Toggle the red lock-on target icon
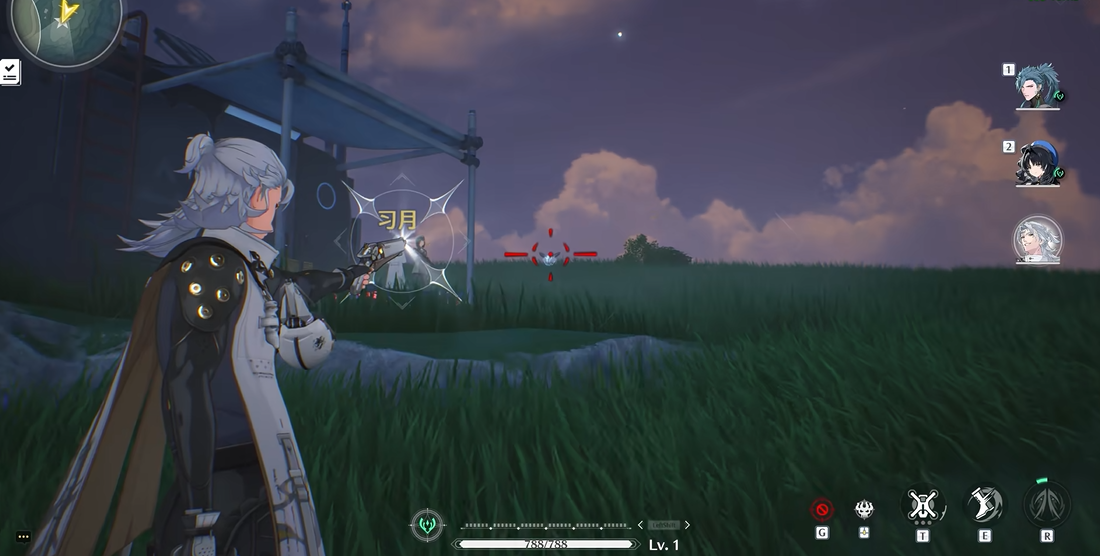The width and height of the screenshot is (1100, 556). point(822,510)
